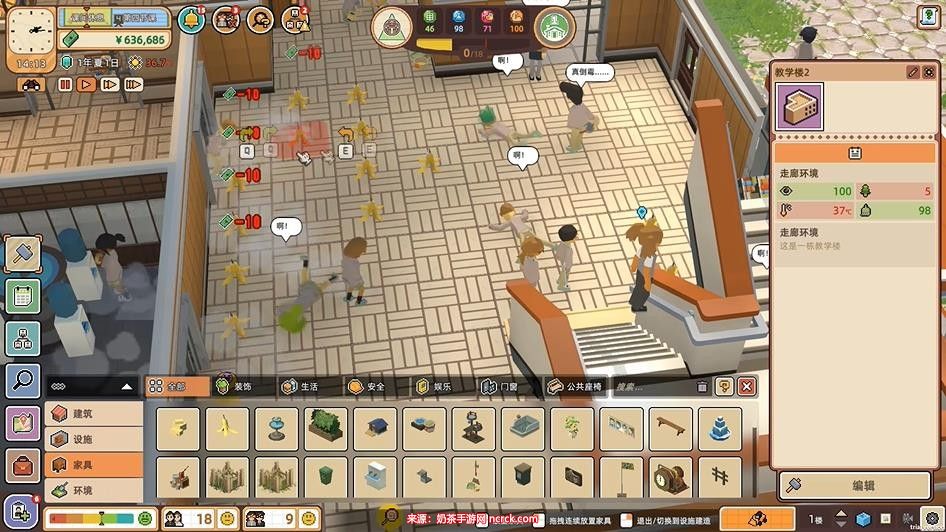Set game speed to normal play

[x=87, y=85]
